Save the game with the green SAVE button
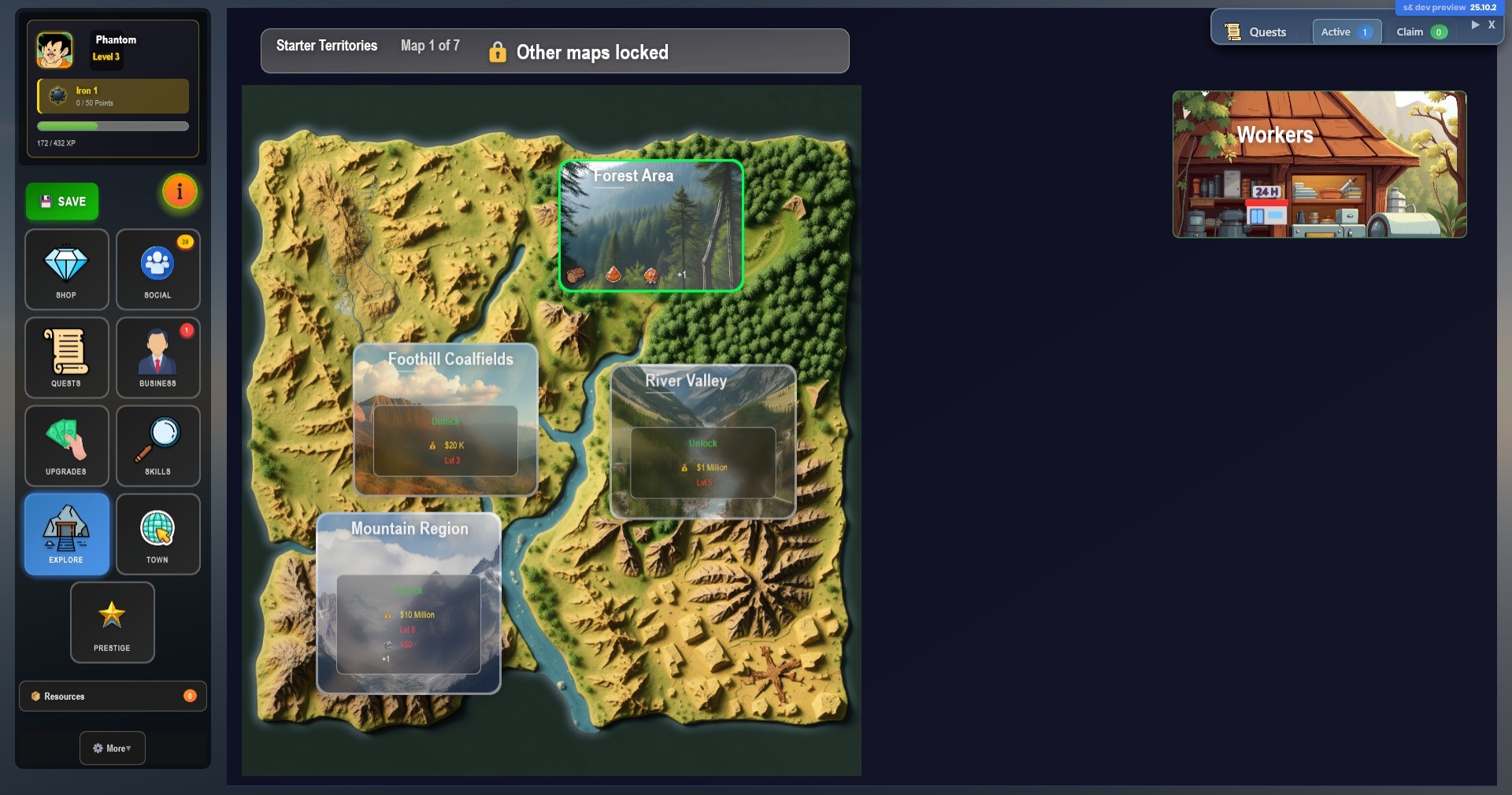 [x=62, y=202]
